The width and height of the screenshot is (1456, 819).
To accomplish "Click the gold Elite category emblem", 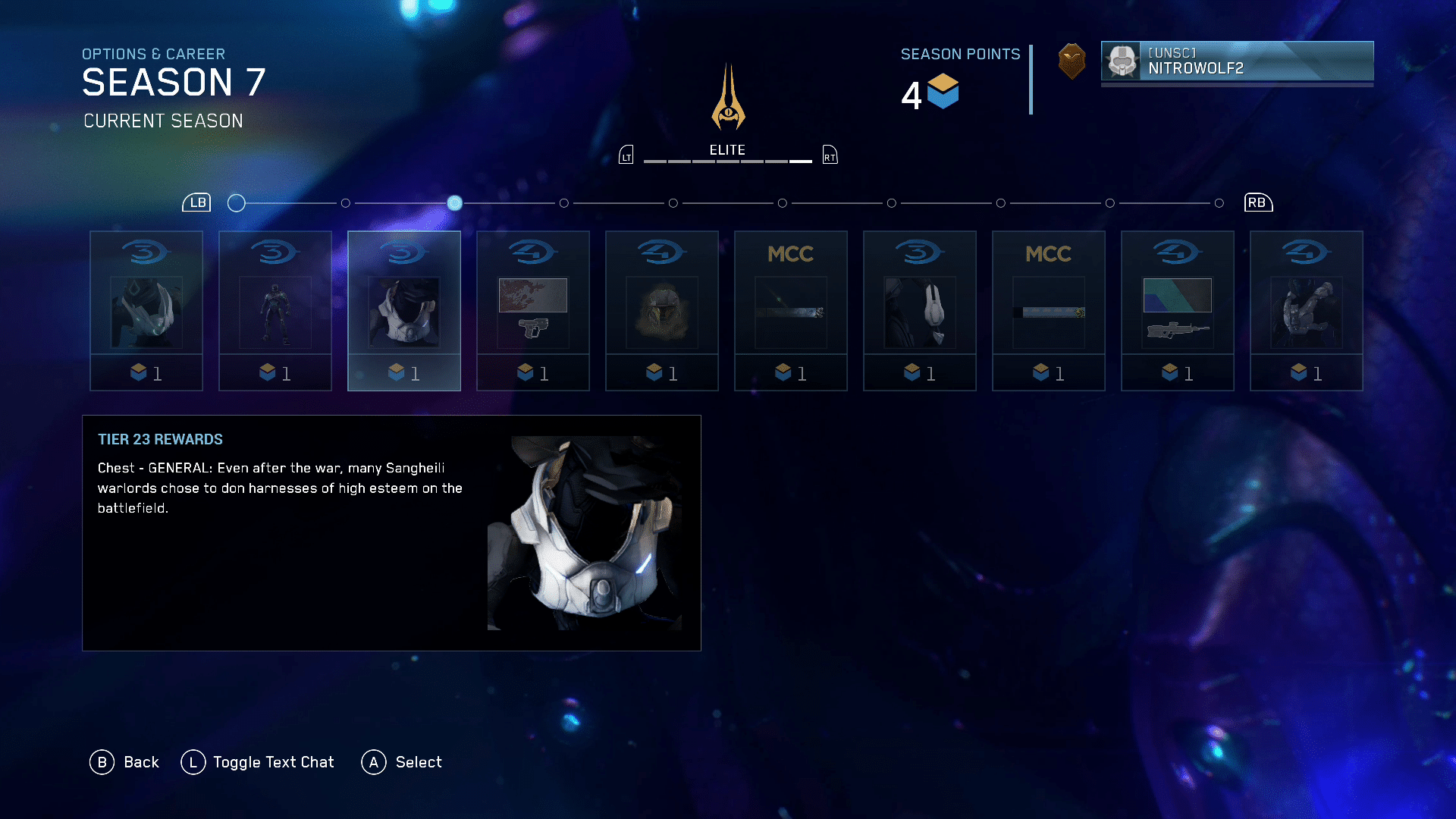I will point(728,97).
